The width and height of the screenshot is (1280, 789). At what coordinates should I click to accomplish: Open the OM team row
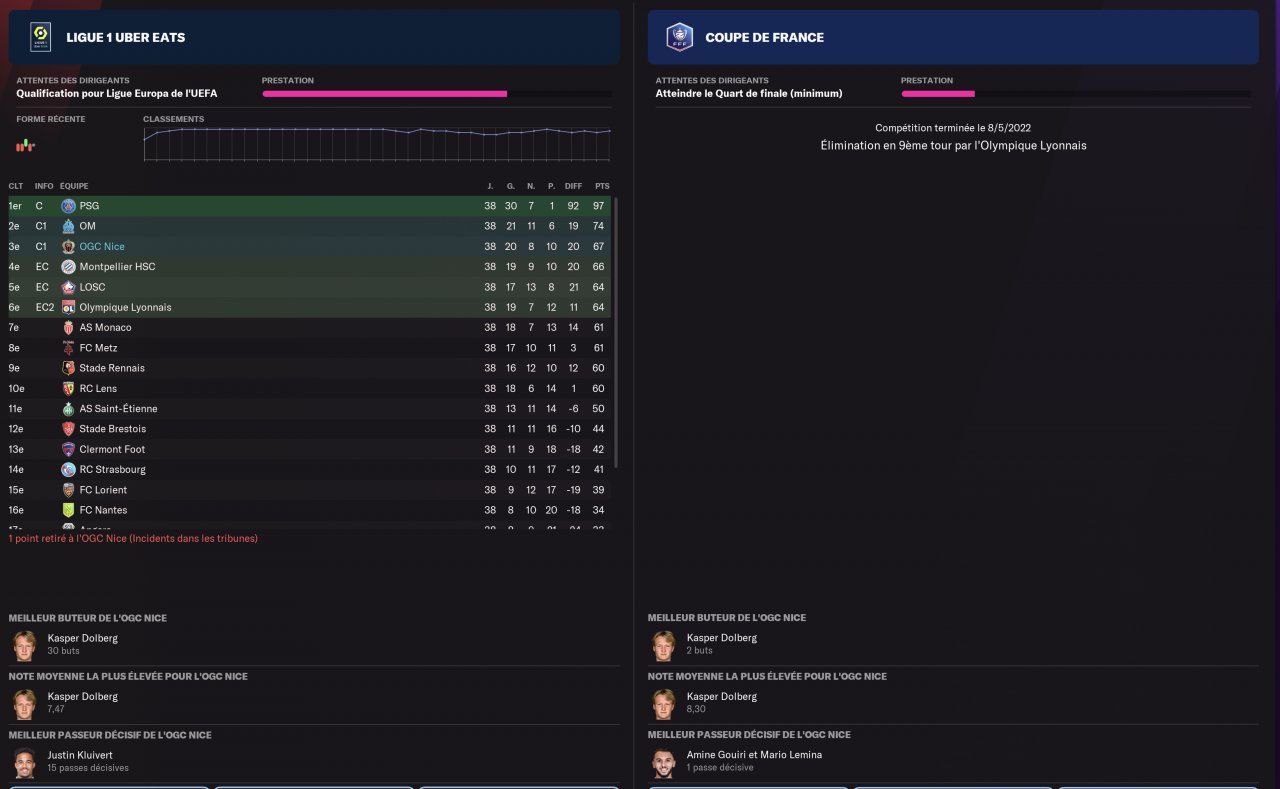click(87, 226)
